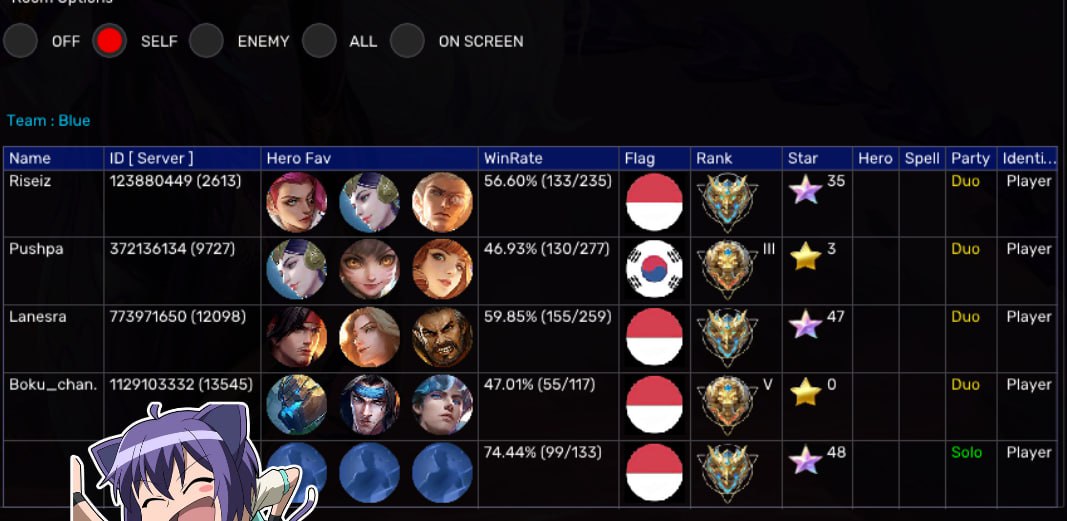Choose the SELF radio option
Viewport: 1067px width, 521px height.
click(109, 41)
